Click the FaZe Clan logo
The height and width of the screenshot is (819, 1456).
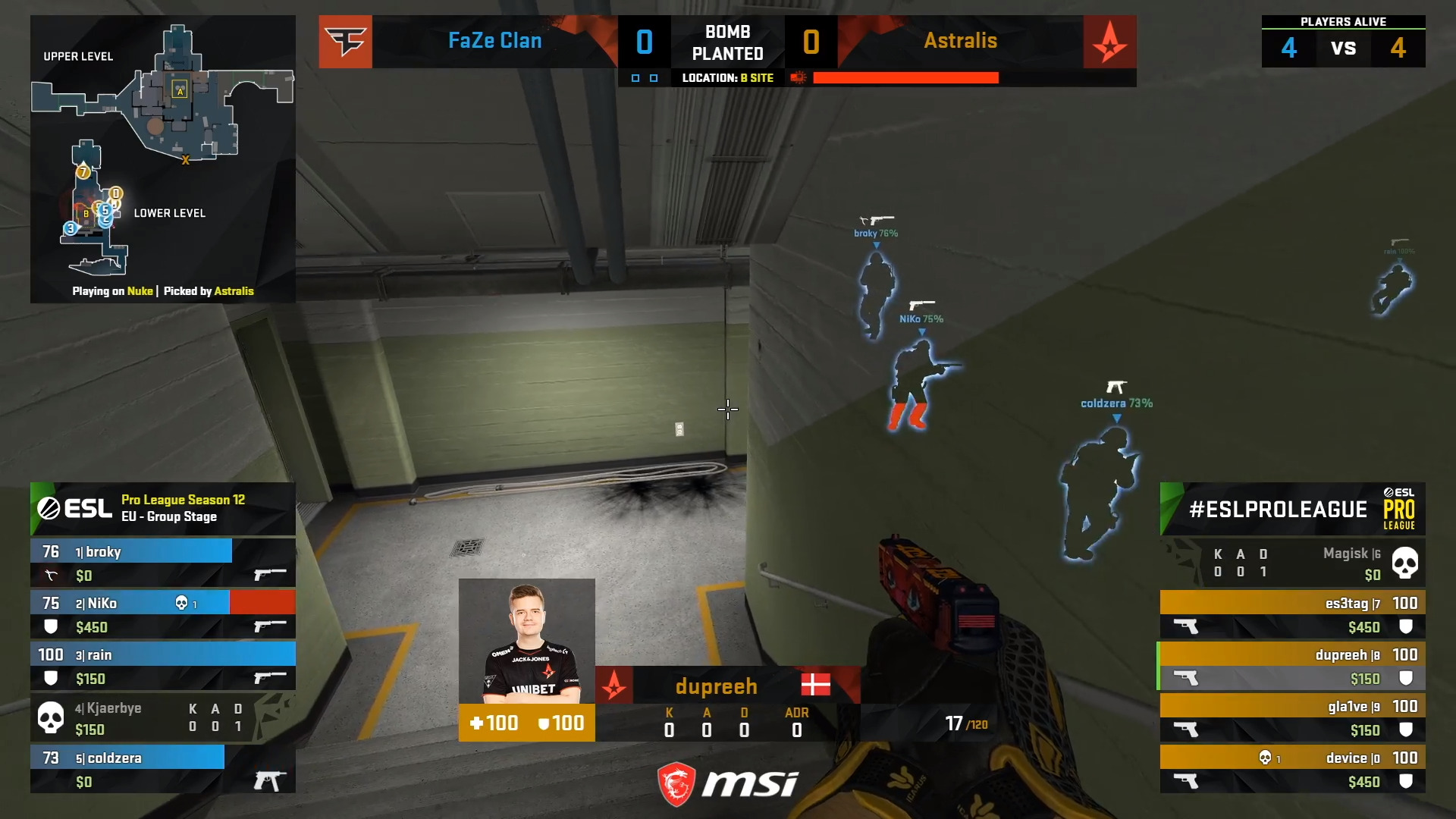(x=345, y=42)
